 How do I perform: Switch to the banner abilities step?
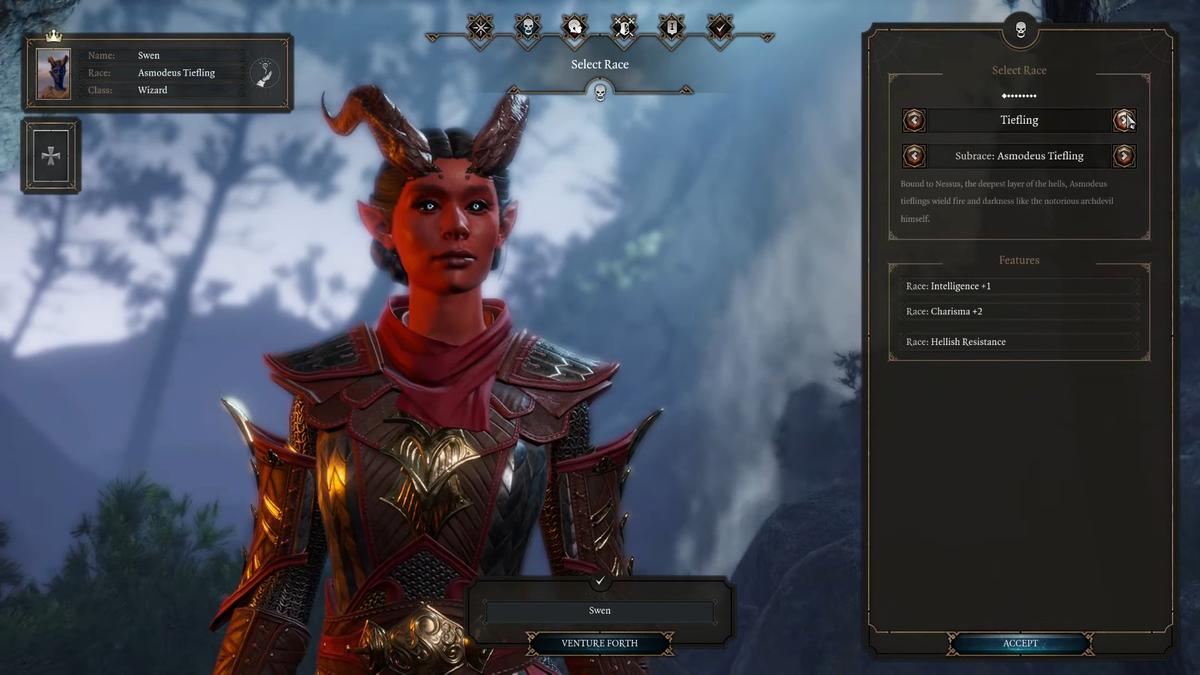670,28
